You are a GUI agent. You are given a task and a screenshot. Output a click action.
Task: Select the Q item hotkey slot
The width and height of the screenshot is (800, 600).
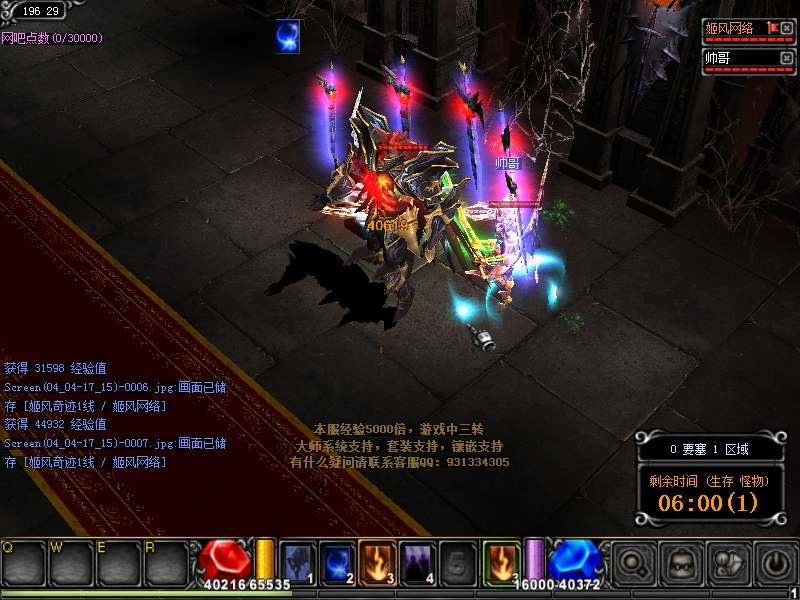pyautogui.click(x=24, y=564)
